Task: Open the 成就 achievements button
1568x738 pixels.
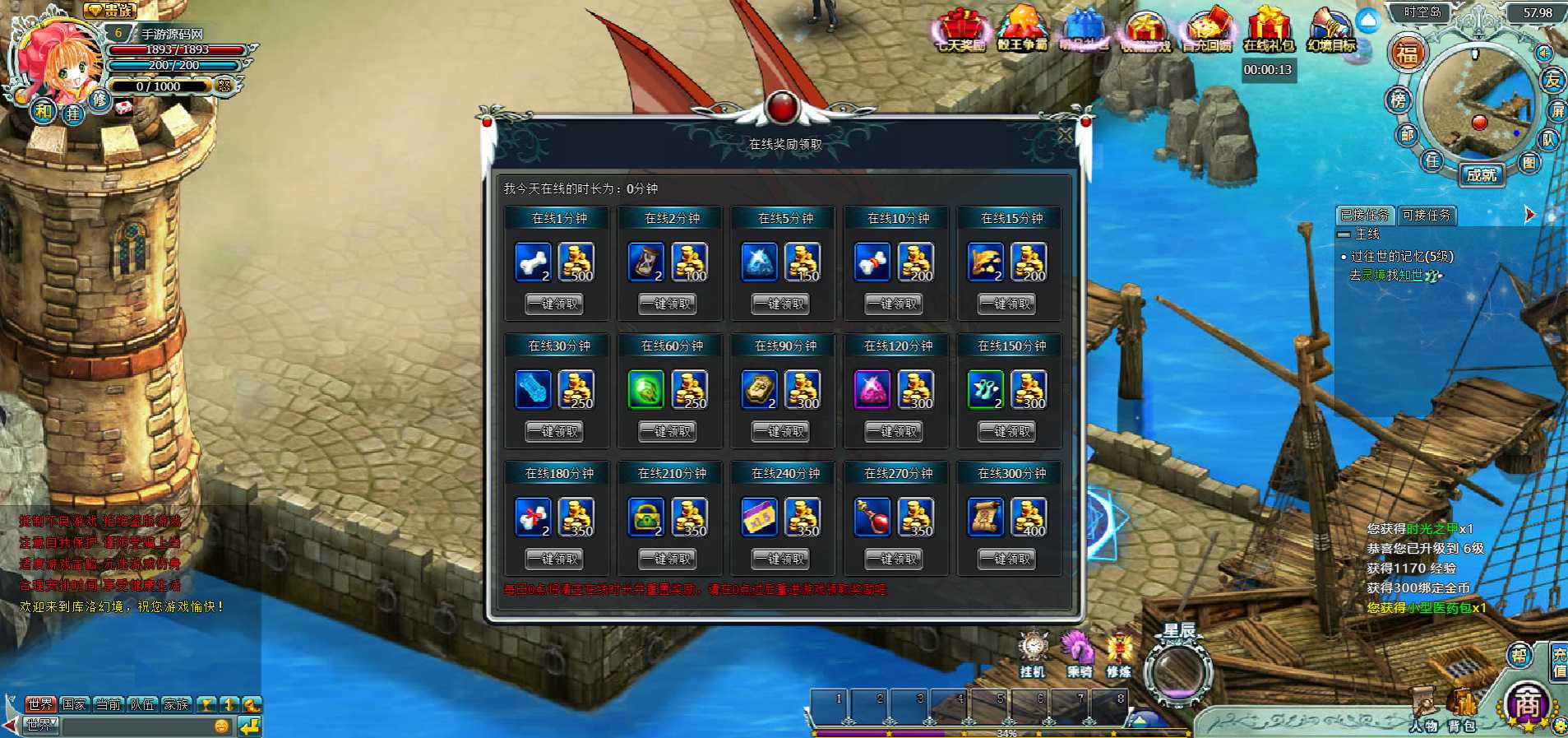Action: coord(1482,174)
